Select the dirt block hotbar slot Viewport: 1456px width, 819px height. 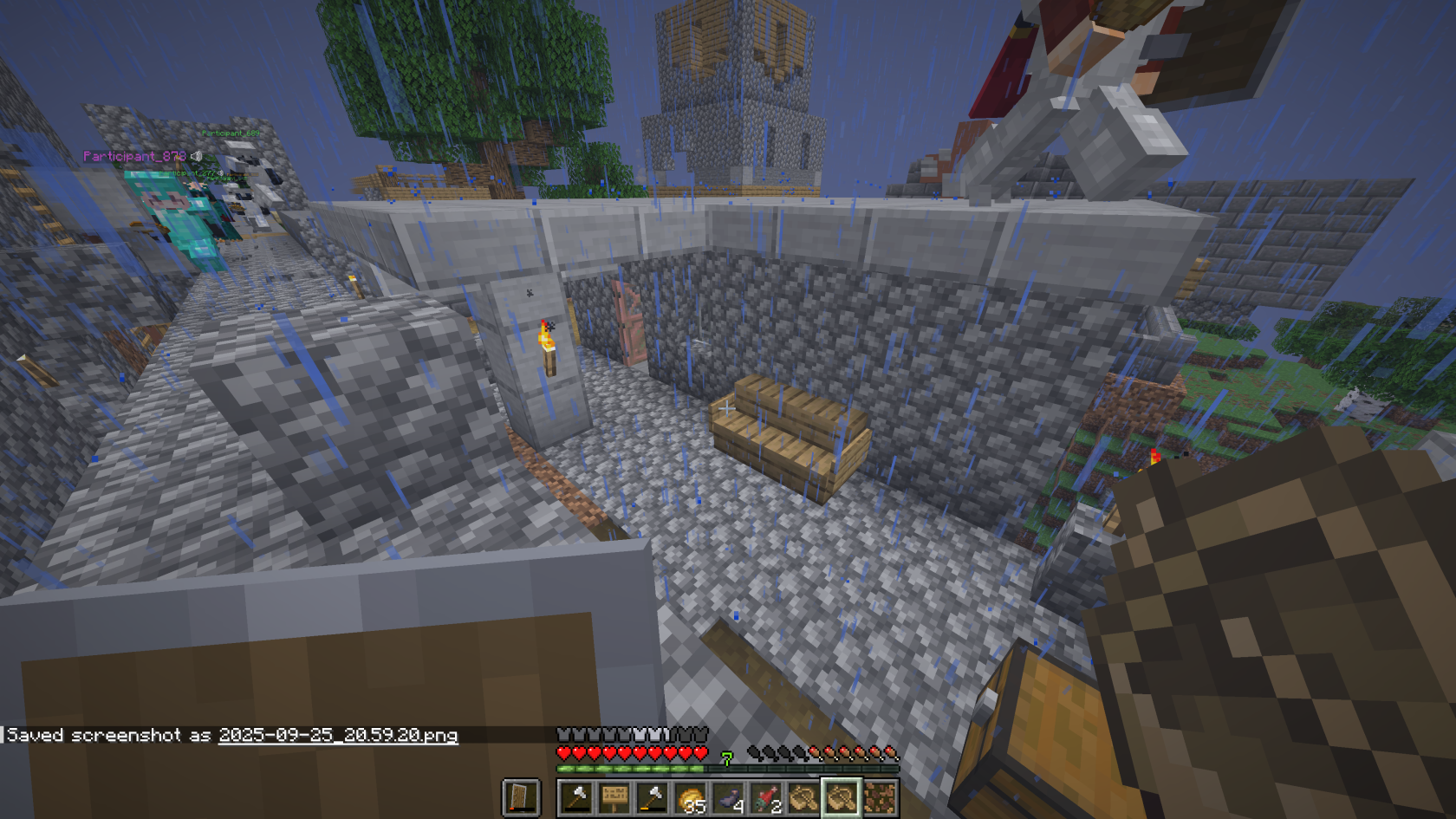(879, 797)
